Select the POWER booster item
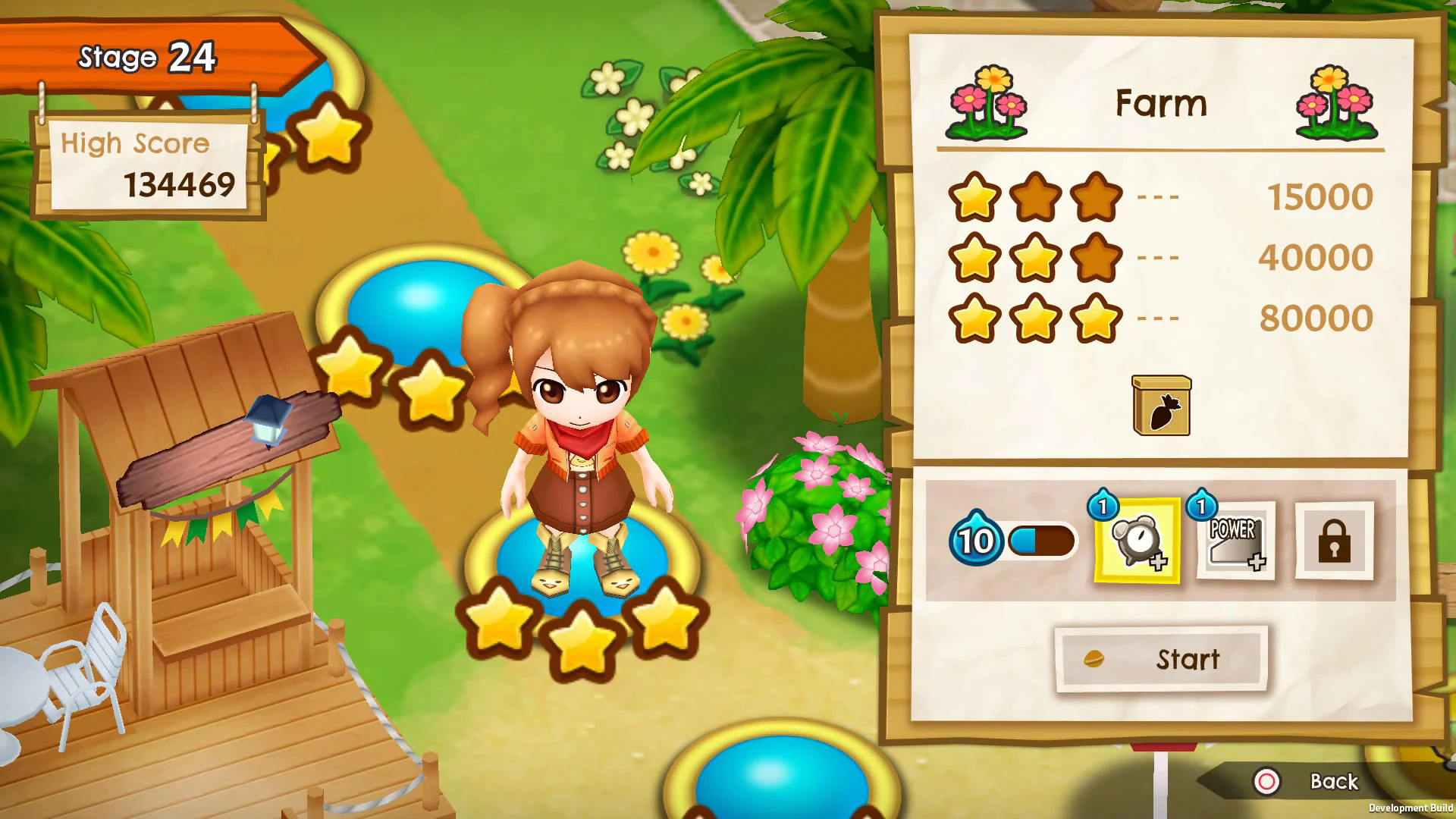1456x819 pixels. (x=1235, y=540)
